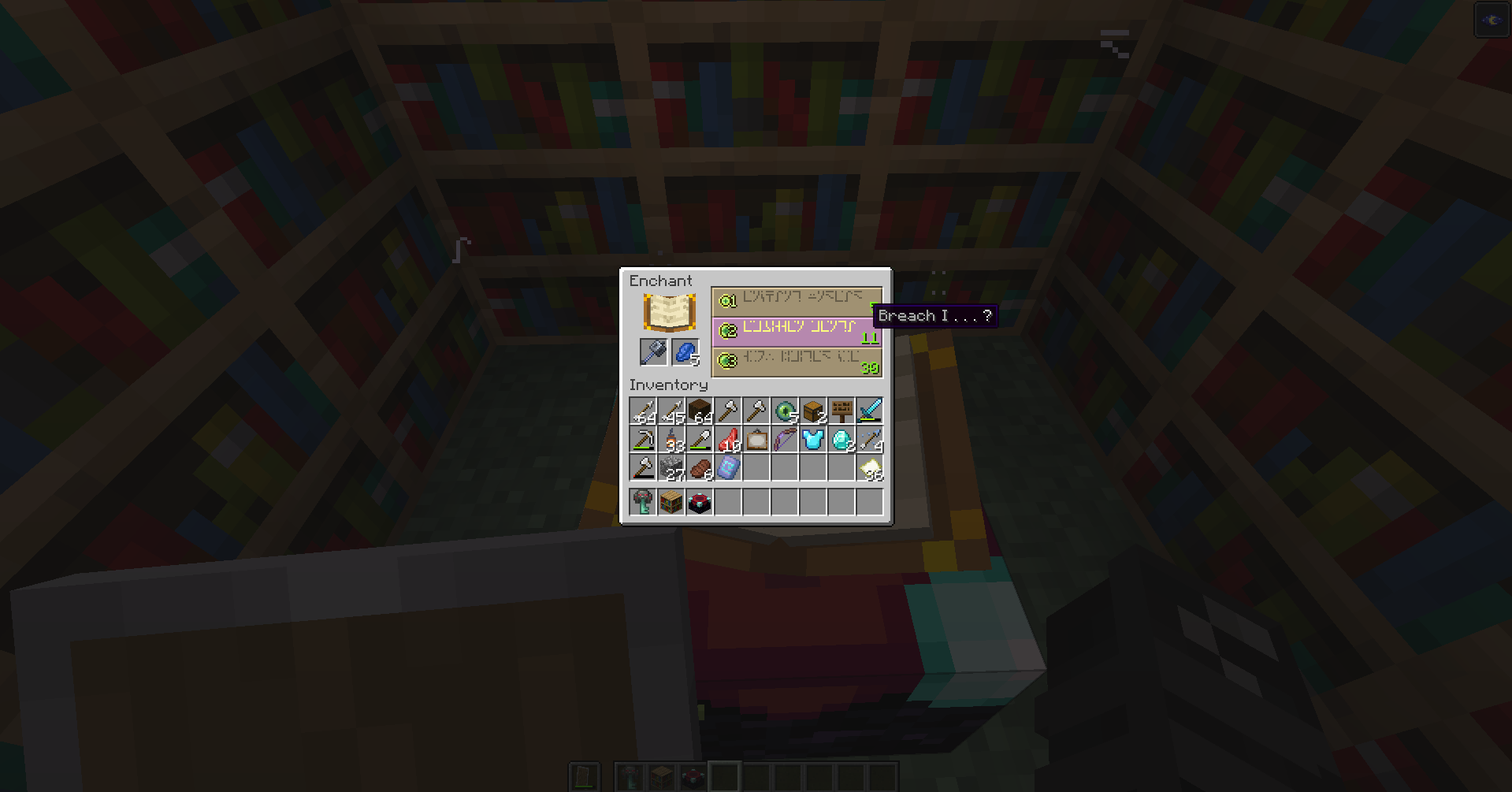
Task: Click the enchanting table item
Action: pyautogui.click(x=700, y=500)
